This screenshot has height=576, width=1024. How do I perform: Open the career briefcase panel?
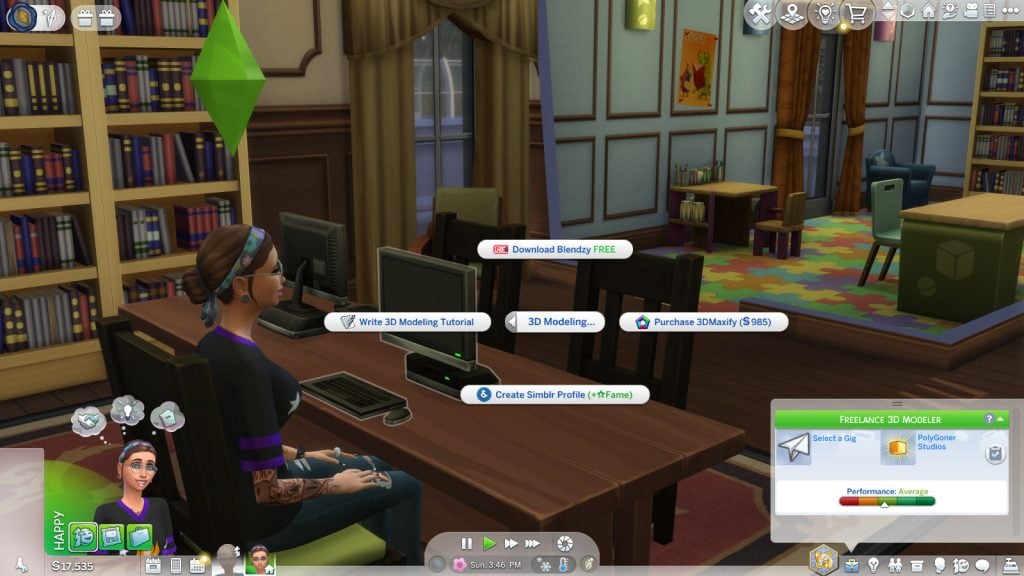(851, 565)
